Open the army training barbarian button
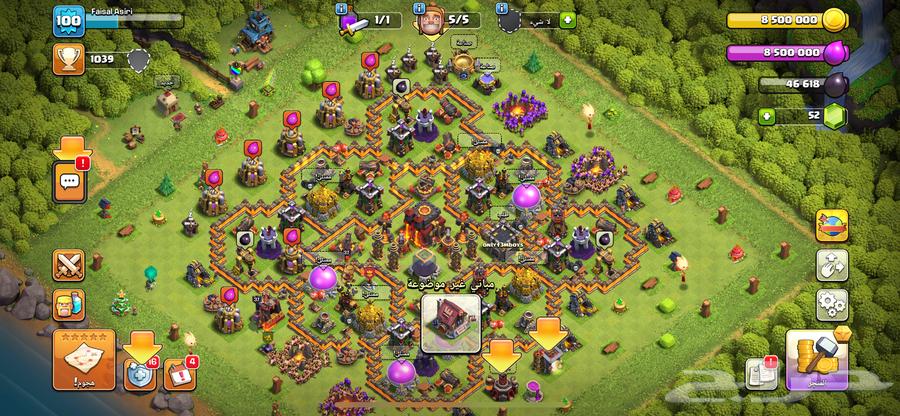Image resolution: width=900 pixels, height=416 pixels. click(x=70, y=304)
